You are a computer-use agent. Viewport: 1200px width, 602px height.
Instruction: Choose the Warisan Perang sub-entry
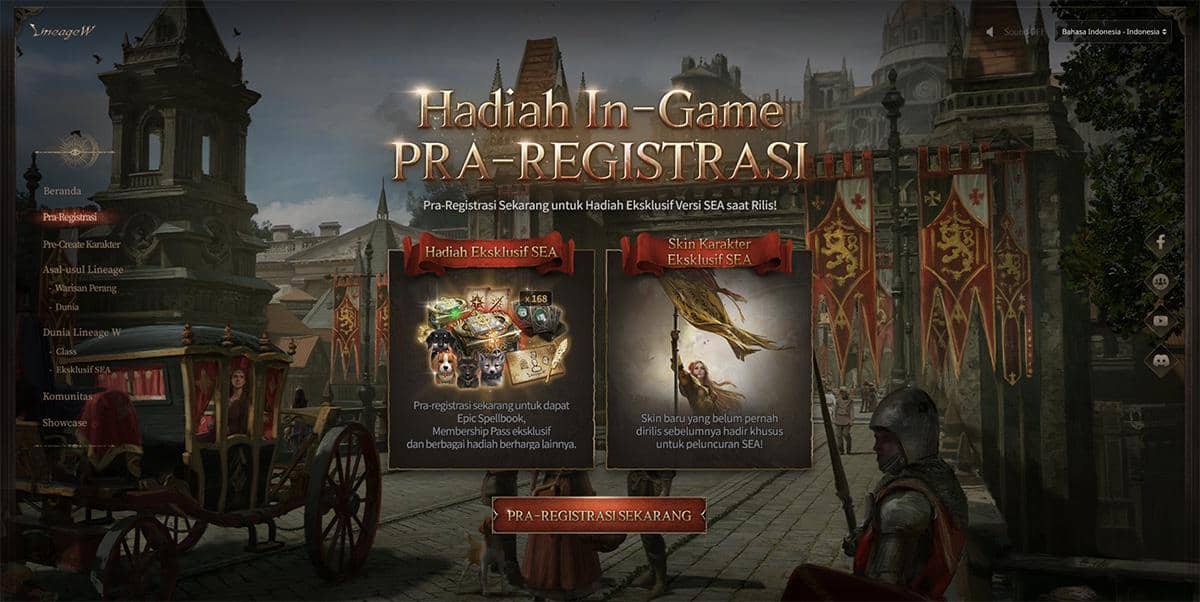coord(87,289)
